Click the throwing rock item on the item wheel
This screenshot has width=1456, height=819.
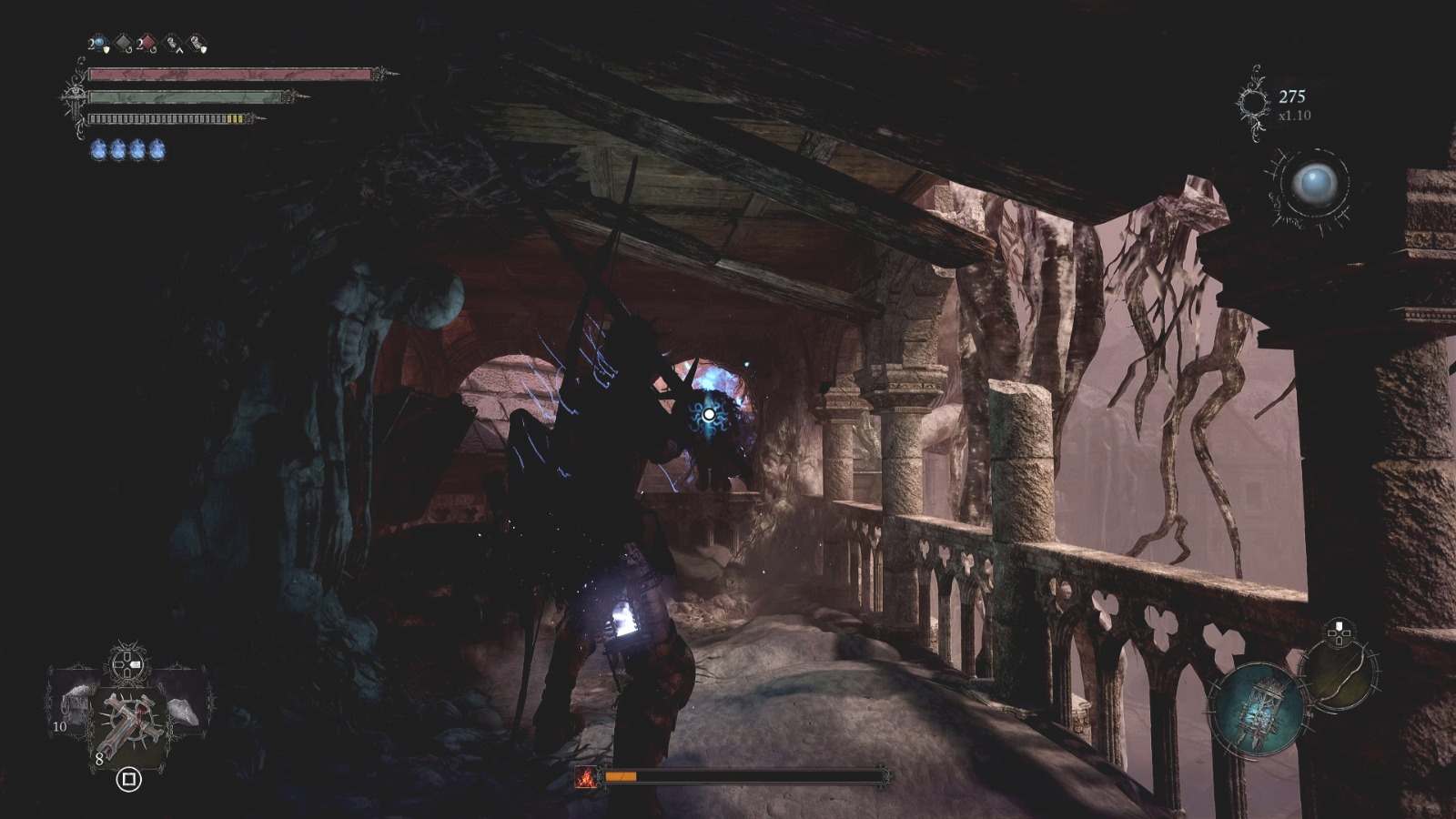(x=185, y=711)
